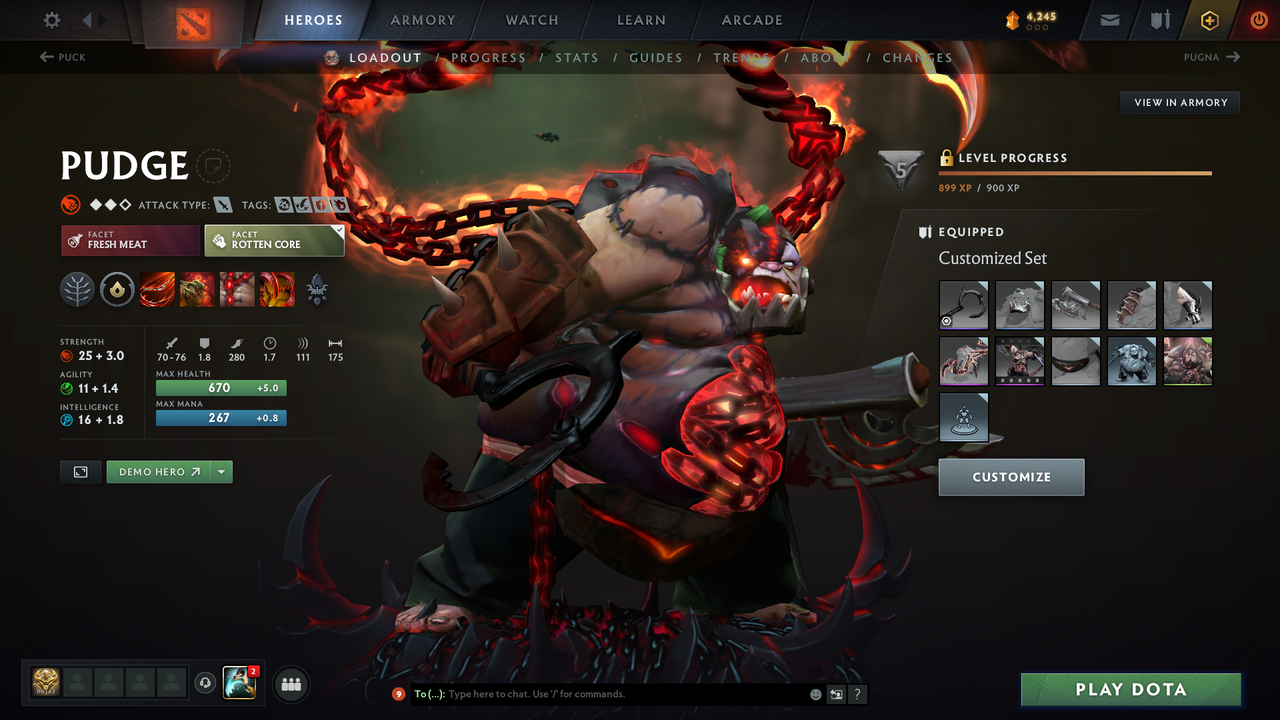Viewport: 1280px width, 720px height.
Task: Select the Aghanim's Shard ability icon
Action: (317, 292)
